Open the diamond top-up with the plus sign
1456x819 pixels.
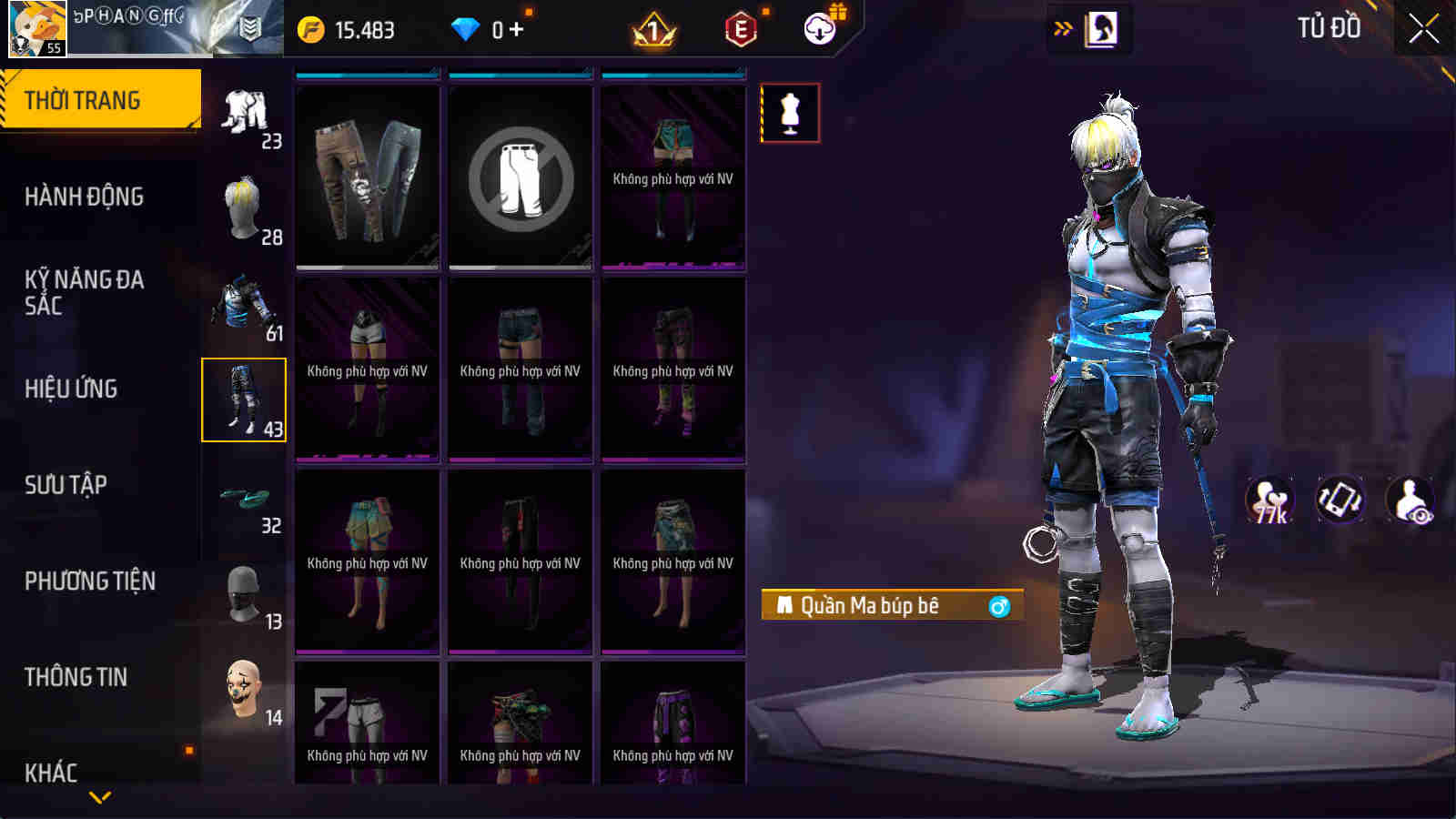pyautogui.click(x=515, y=28)
